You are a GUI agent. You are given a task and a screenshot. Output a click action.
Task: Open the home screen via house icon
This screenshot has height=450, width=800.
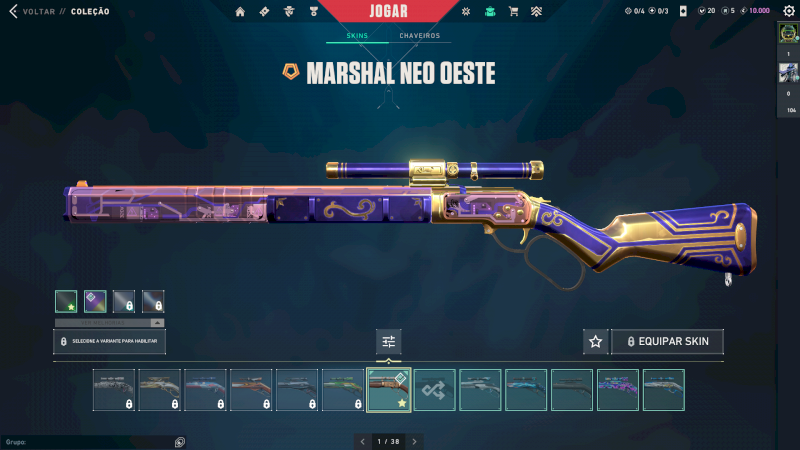click(240, 11)
